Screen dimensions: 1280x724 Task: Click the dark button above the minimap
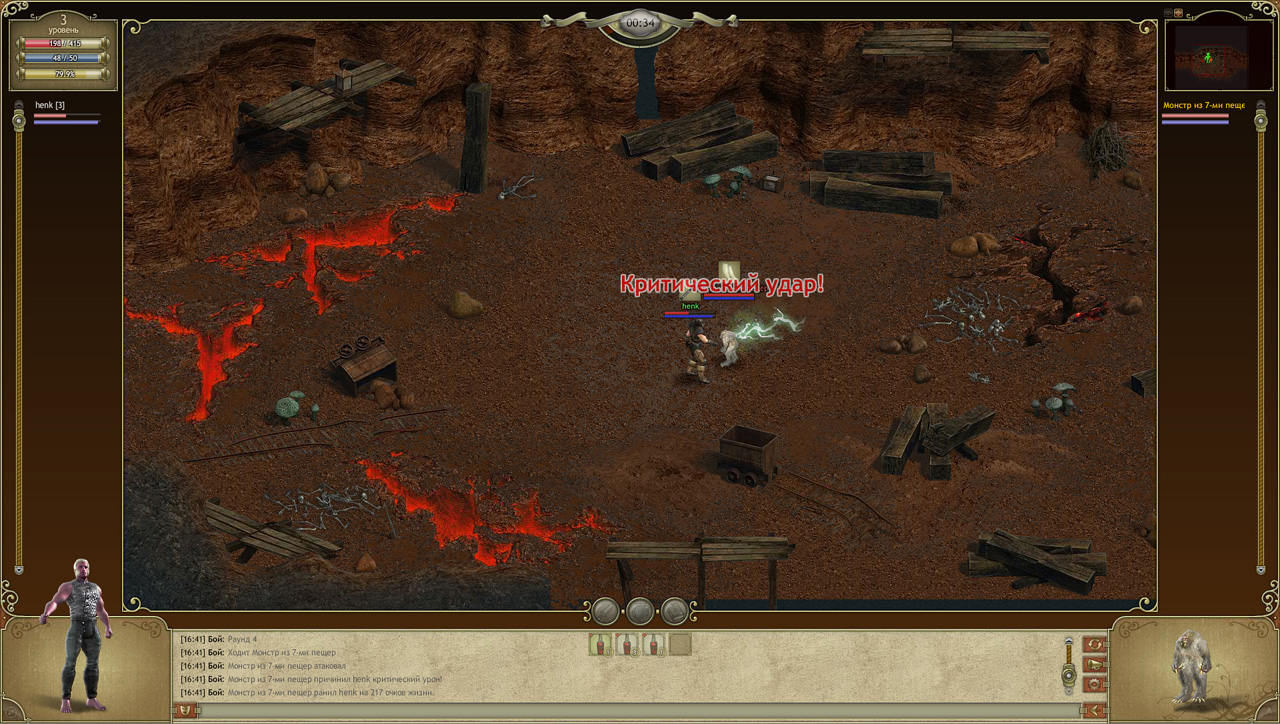(1167, 13)
